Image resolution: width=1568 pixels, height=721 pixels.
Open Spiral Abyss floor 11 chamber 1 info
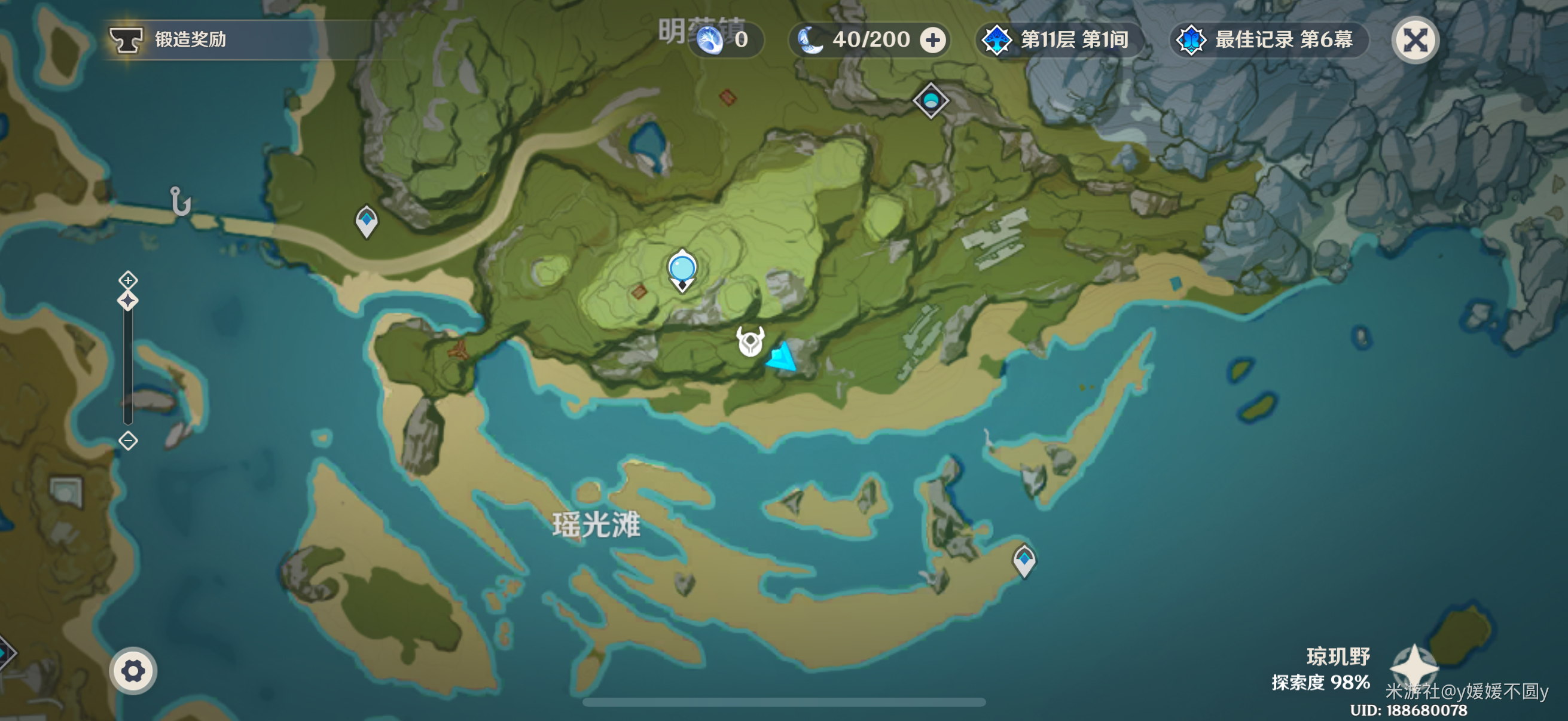[1060, 40]
